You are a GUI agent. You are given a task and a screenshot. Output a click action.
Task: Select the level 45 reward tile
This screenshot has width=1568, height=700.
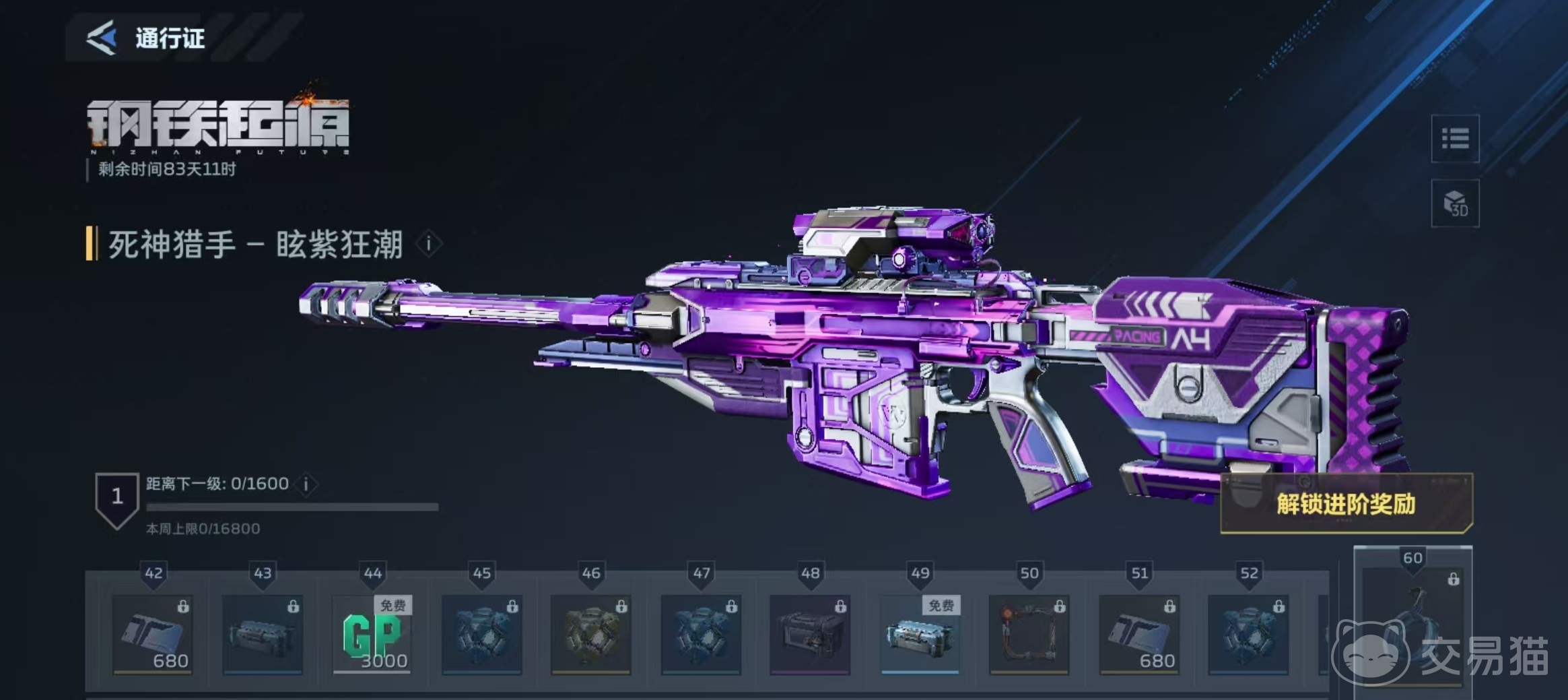(x=482, y=634)
